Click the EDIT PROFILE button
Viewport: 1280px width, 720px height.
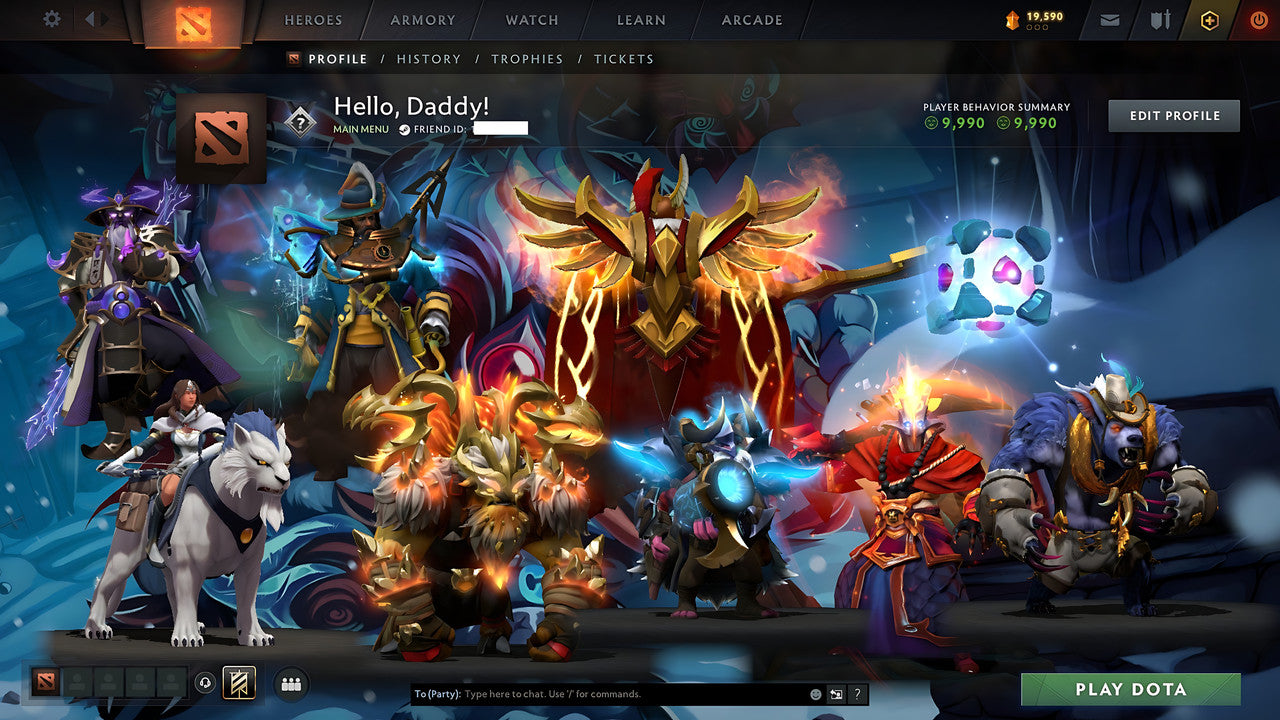point(1173,115)
